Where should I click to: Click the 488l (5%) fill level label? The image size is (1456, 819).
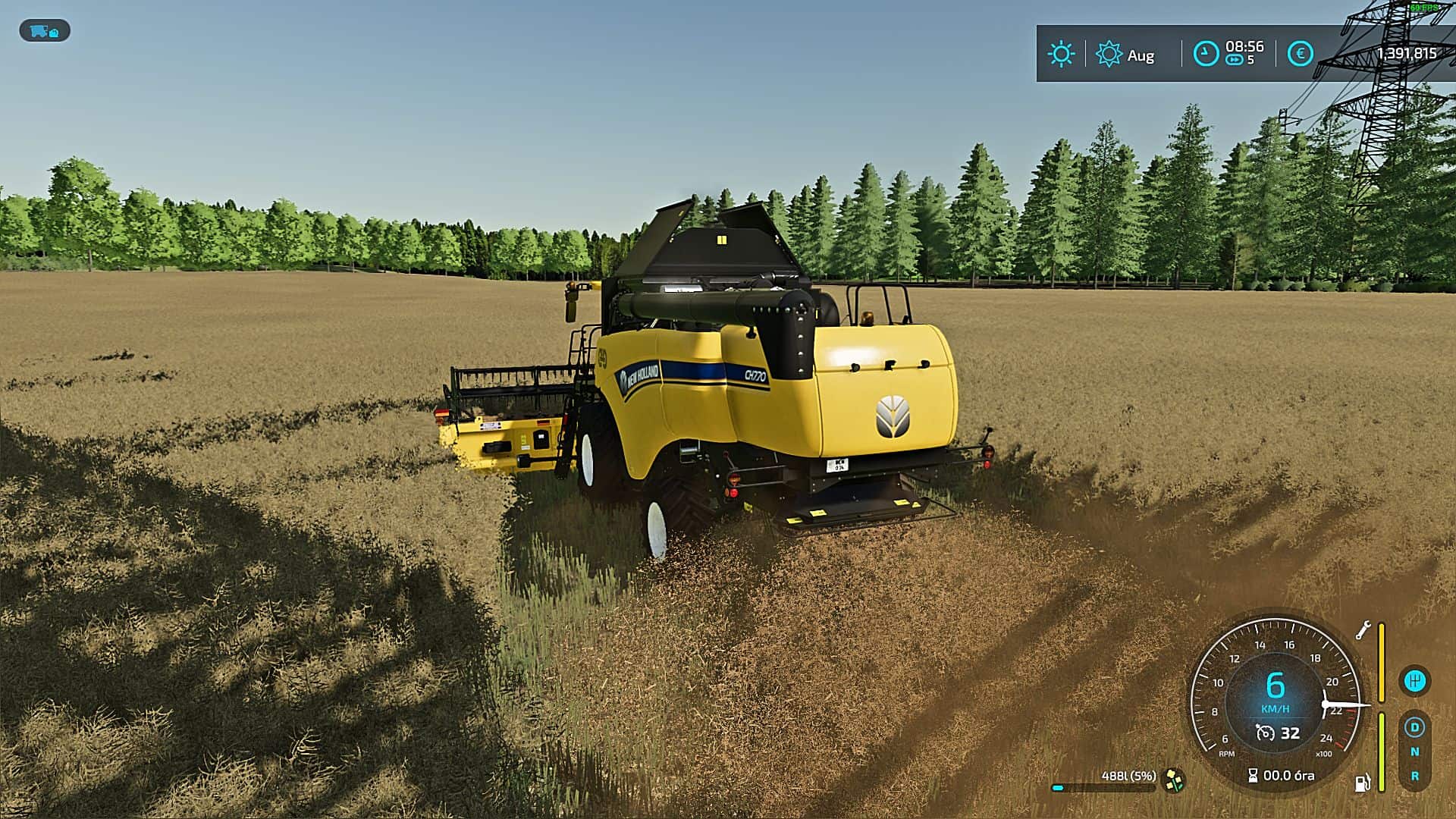pos(1128,775)
